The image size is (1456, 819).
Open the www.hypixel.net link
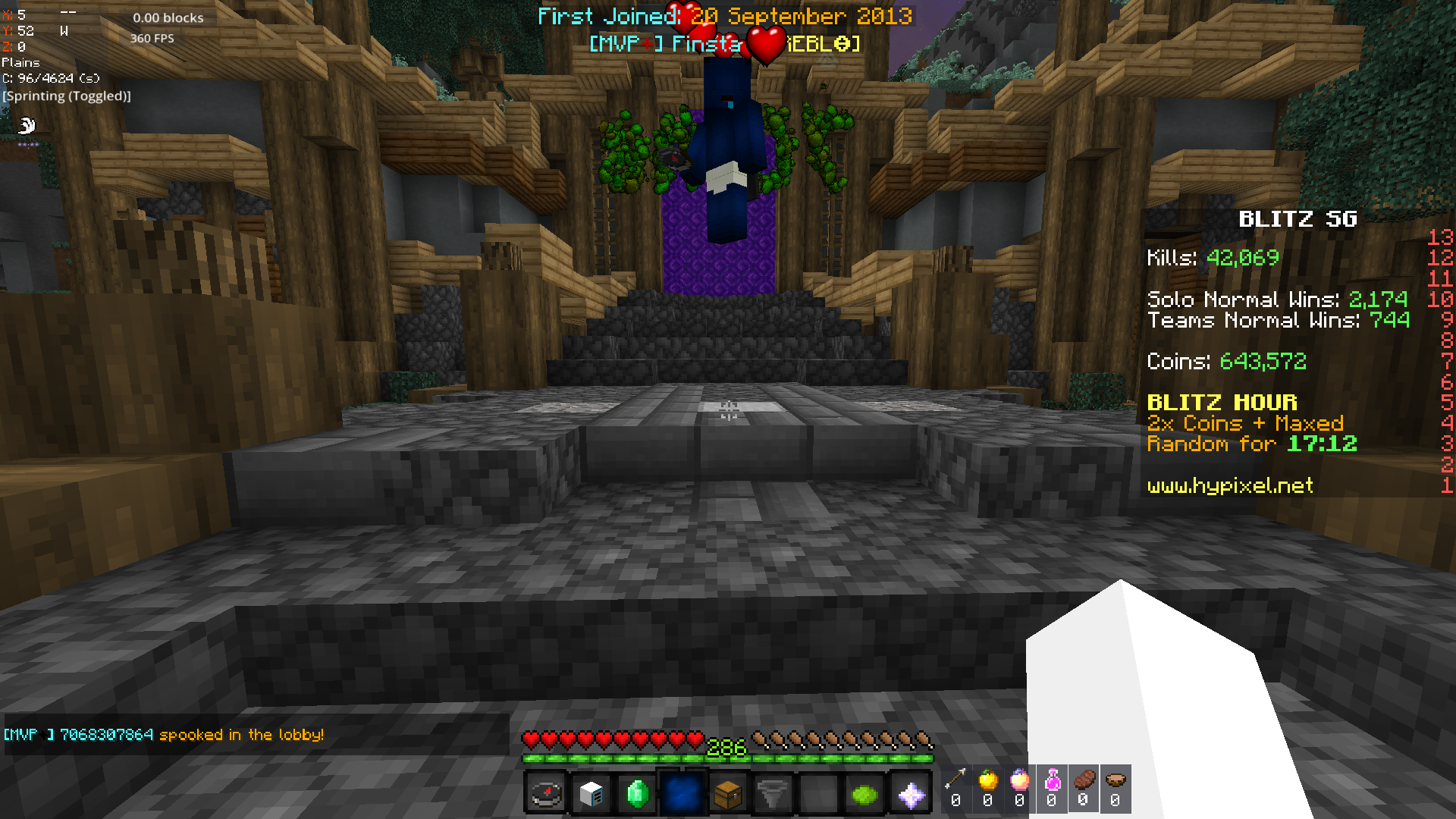coord(1228,486)
